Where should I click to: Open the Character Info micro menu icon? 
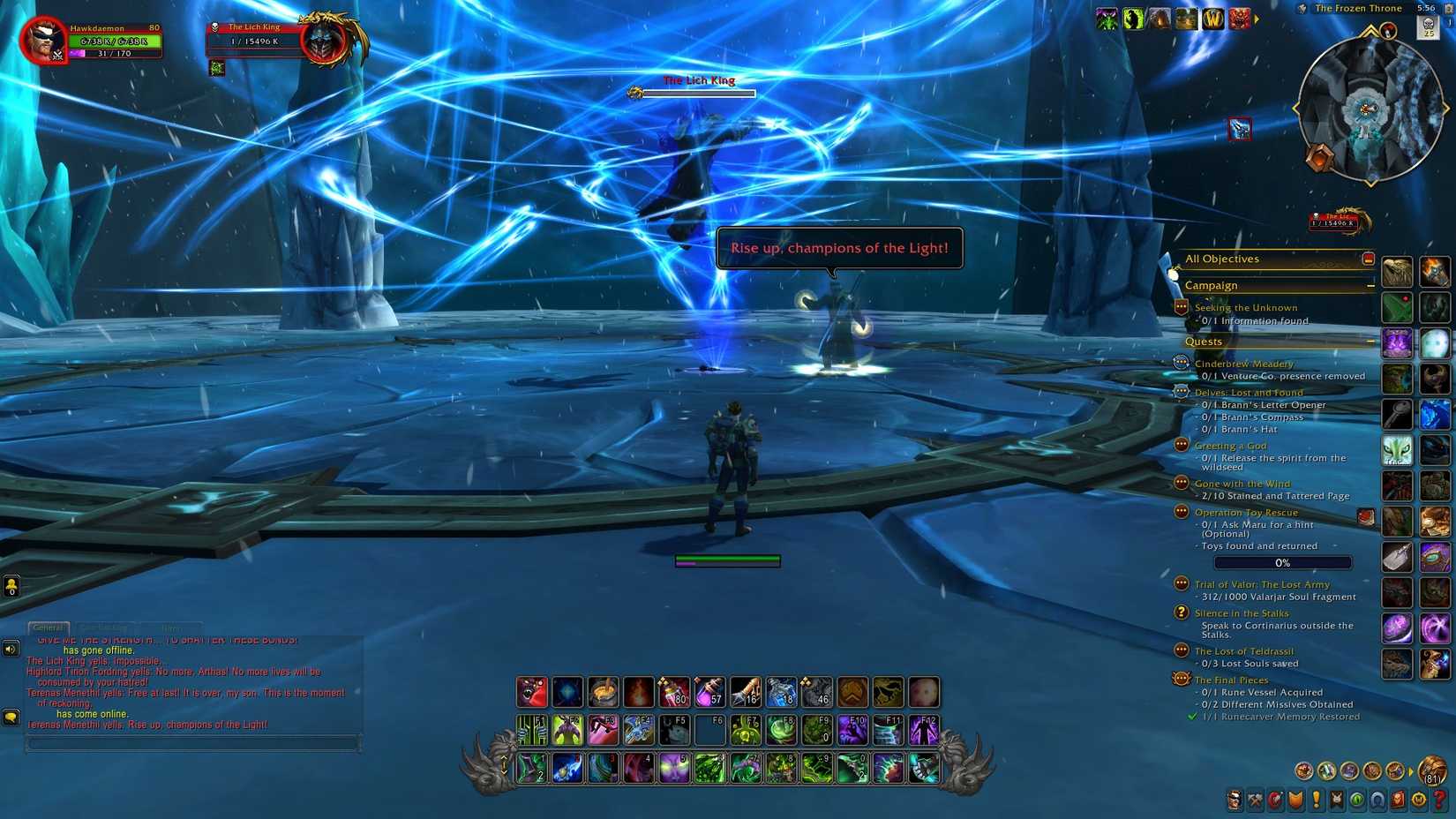point(1235,800)
